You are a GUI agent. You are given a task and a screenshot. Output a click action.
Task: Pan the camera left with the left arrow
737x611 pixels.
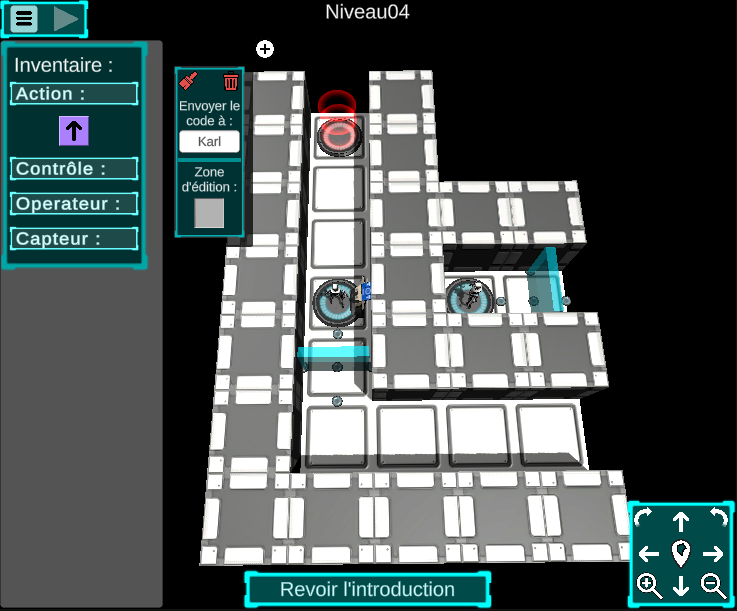tap(649, 553)
